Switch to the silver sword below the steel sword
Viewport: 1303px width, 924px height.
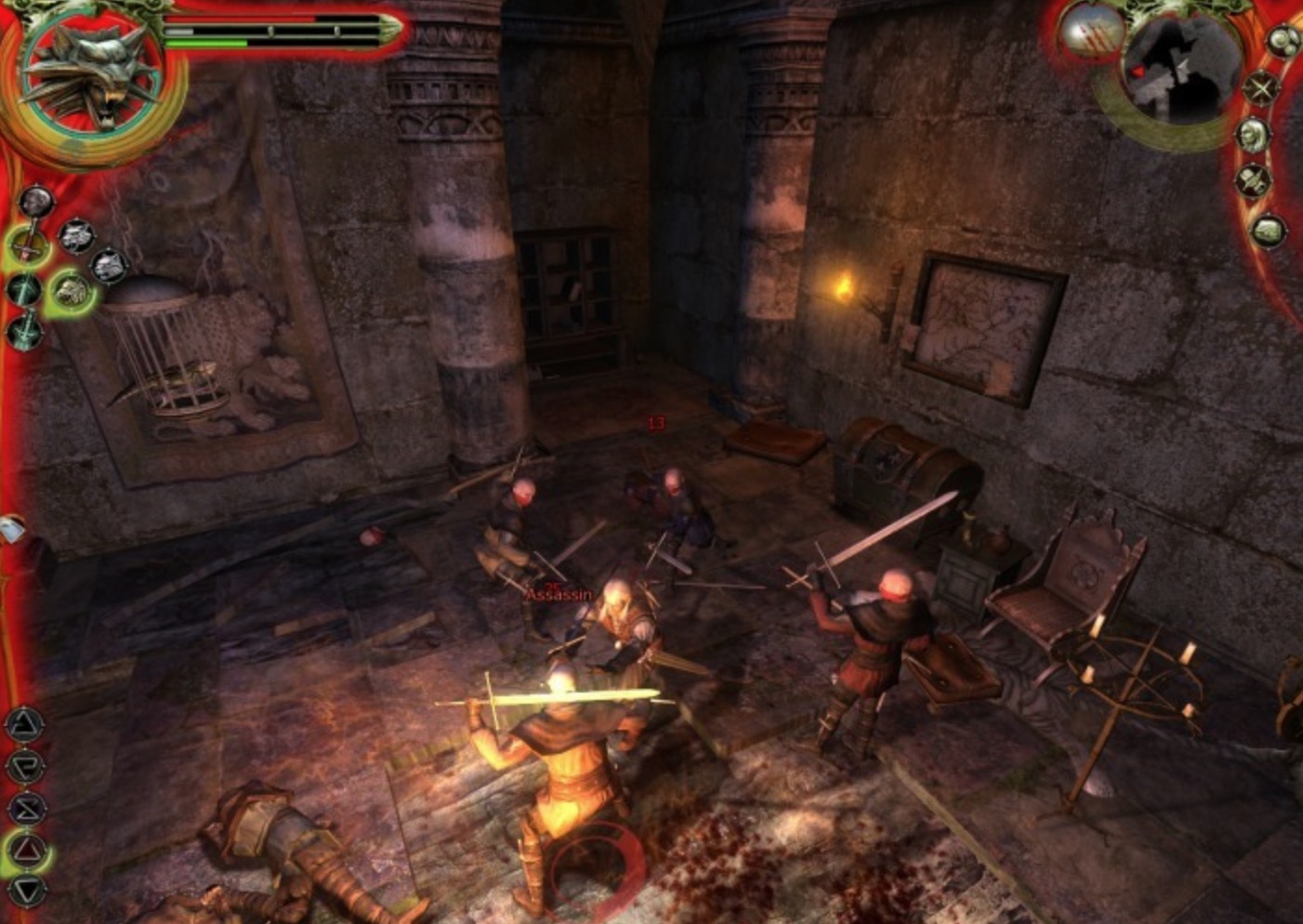[22, 289]
